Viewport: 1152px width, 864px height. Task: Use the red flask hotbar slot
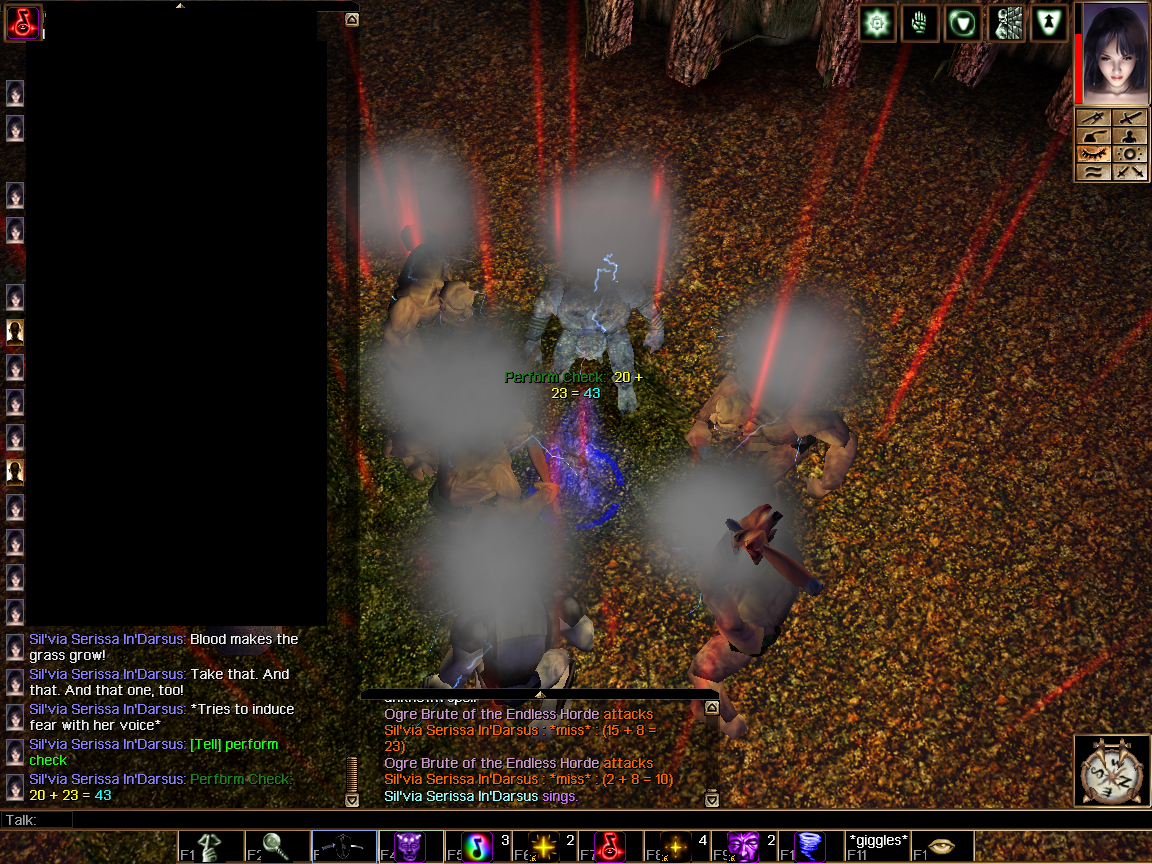[610, 847]
